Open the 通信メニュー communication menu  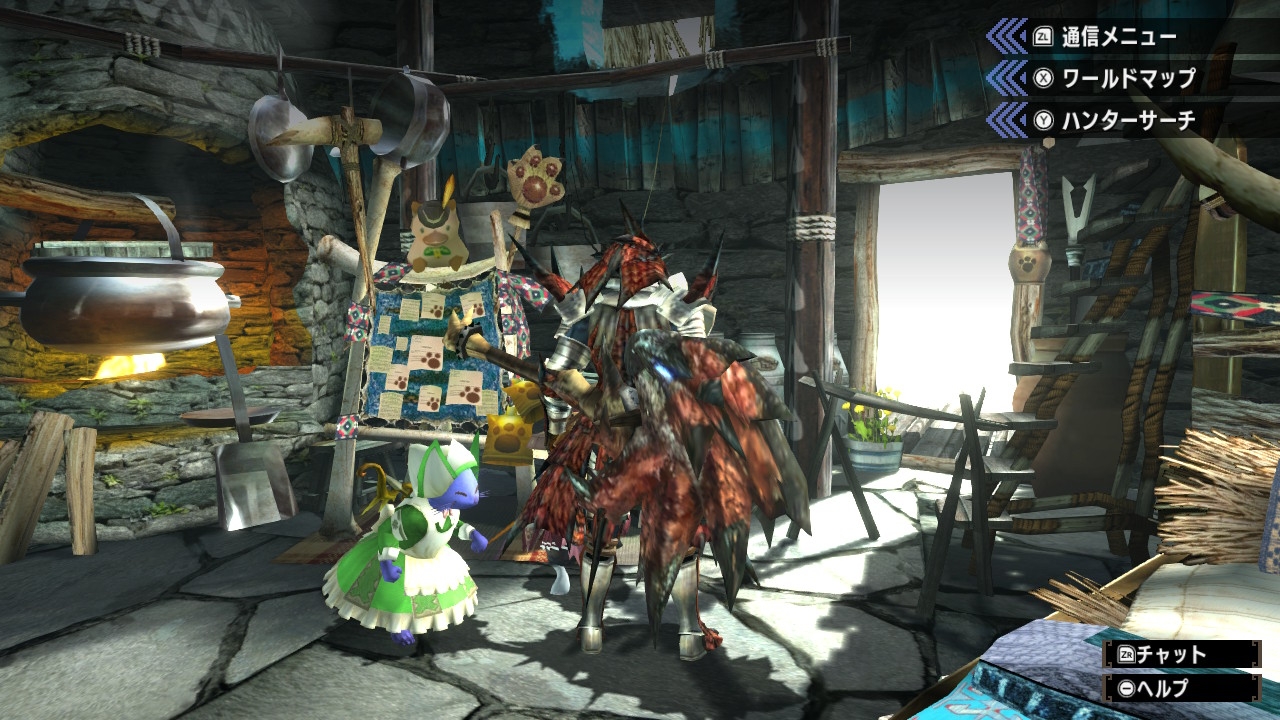click(x=1104, y=38)
